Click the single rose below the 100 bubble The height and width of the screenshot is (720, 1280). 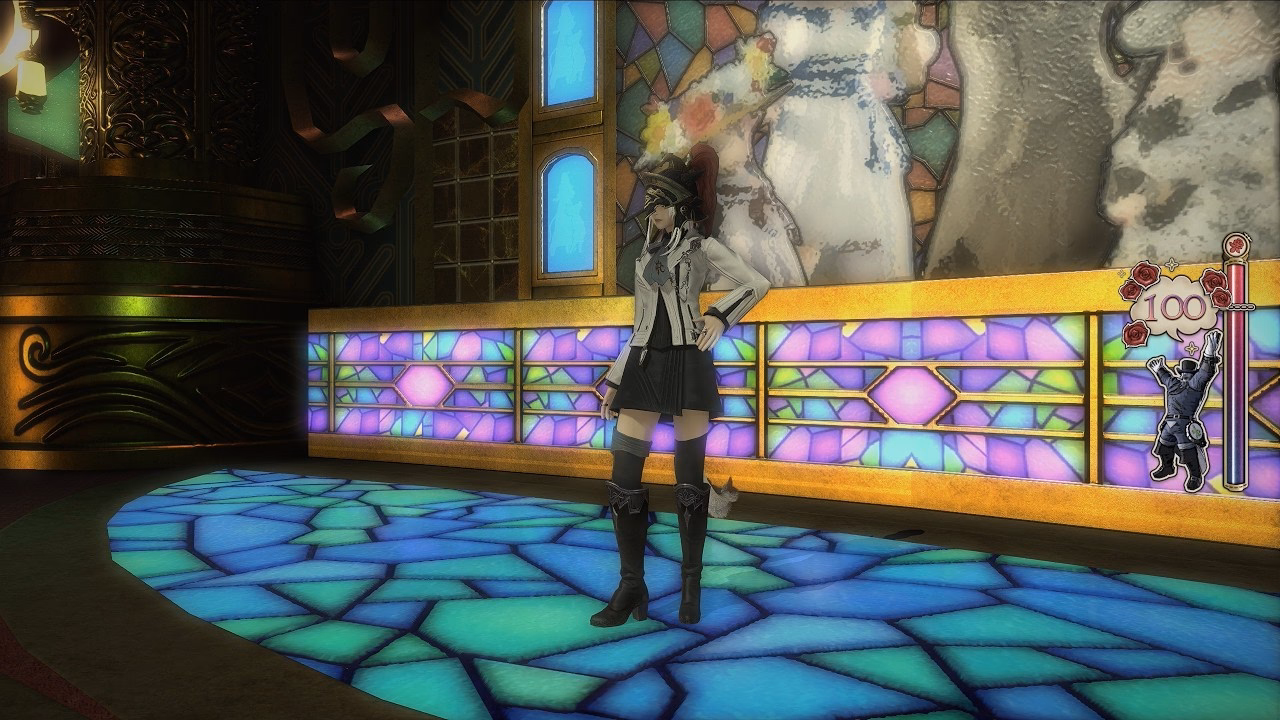pos(1133,333)
